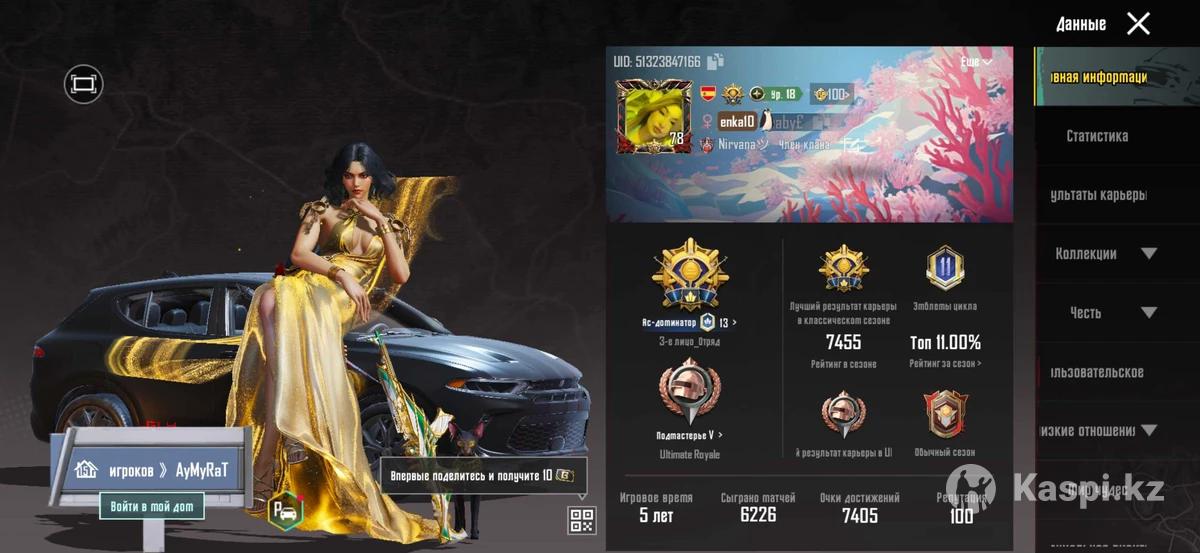Open the Ас-доминатор rank badge
This screenshot has width=1200, height=553.
[x=689, y=276]
